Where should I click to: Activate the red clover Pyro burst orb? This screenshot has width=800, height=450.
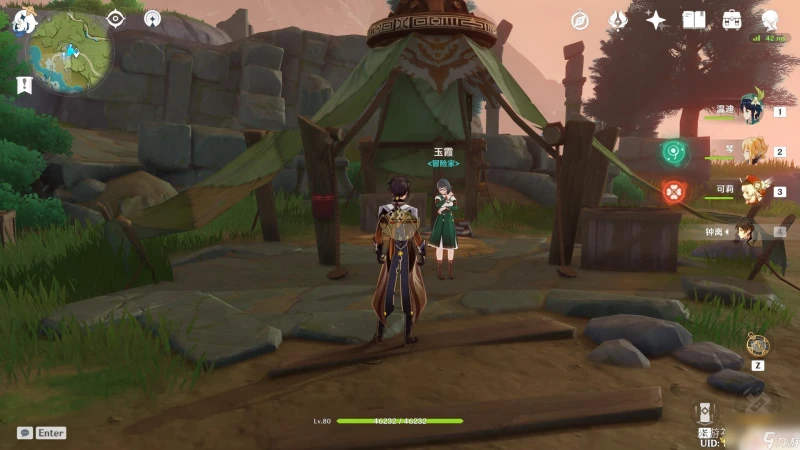674,191
